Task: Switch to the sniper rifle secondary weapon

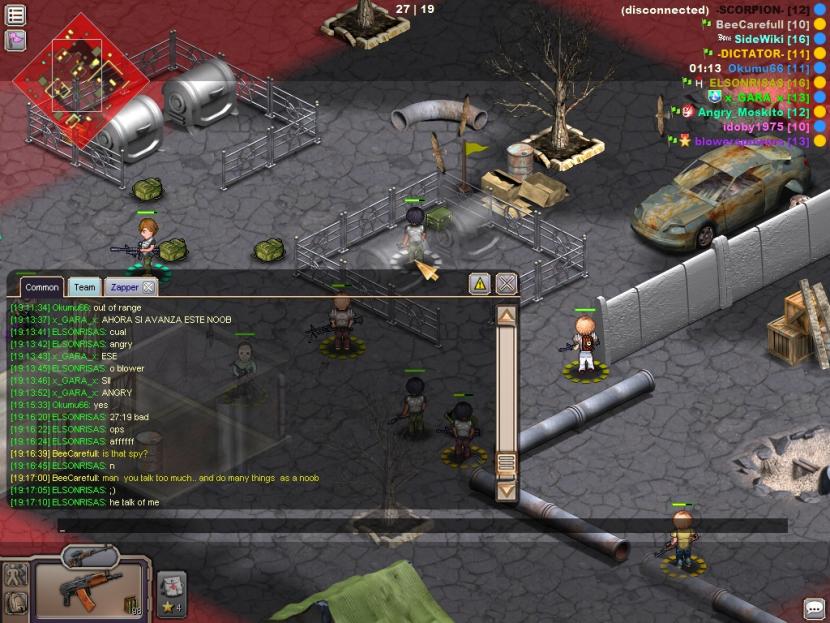Action: coord(91,554)
